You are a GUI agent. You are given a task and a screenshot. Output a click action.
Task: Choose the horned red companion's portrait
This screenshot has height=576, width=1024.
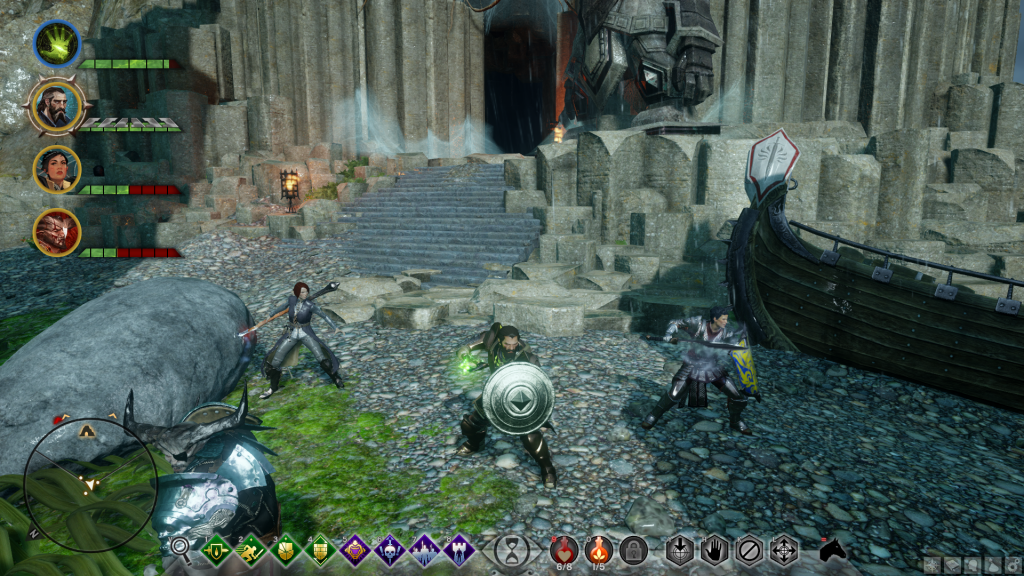tap(57, 232)
